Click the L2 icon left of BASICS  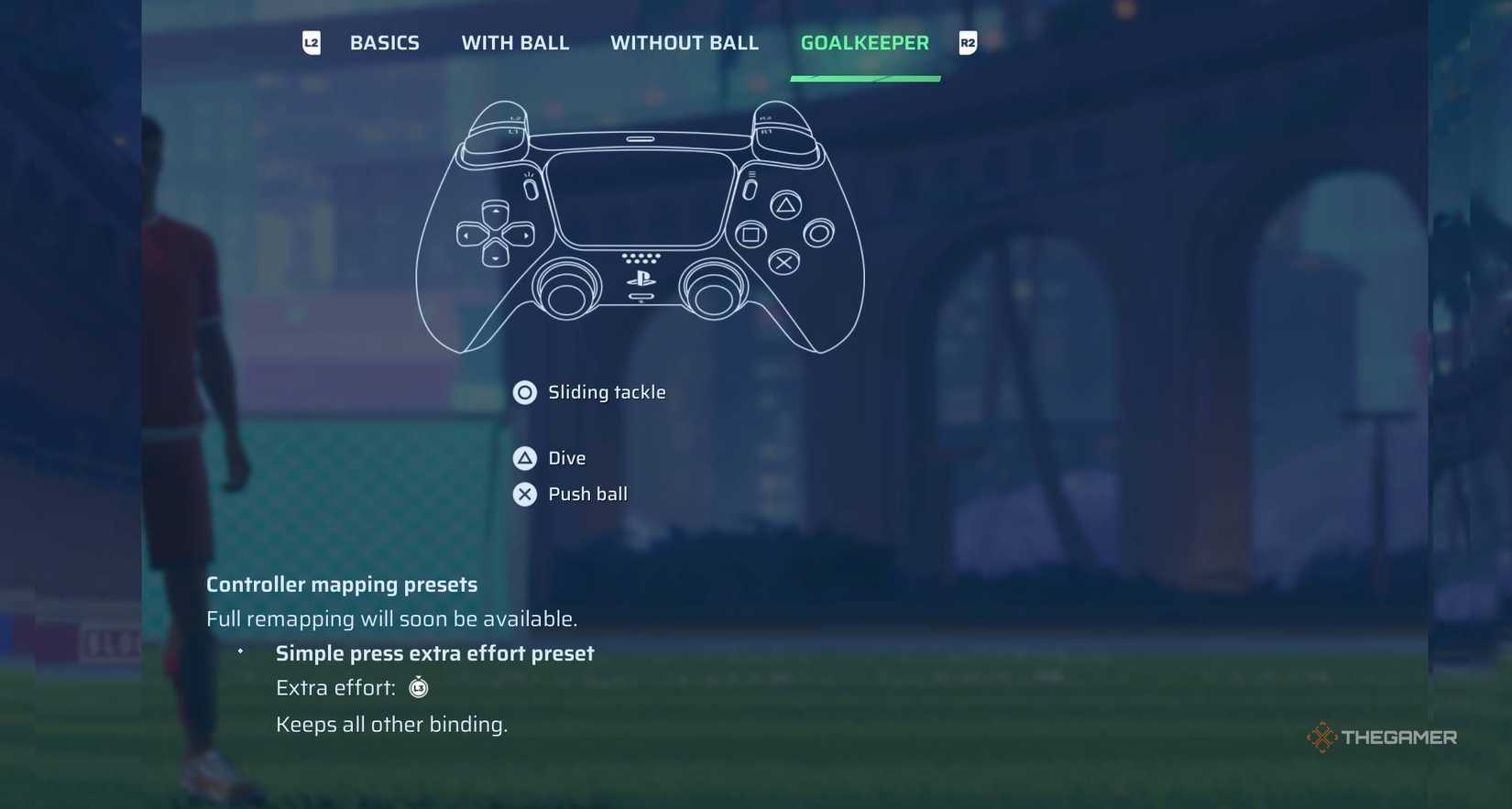(x=311, y=42)
